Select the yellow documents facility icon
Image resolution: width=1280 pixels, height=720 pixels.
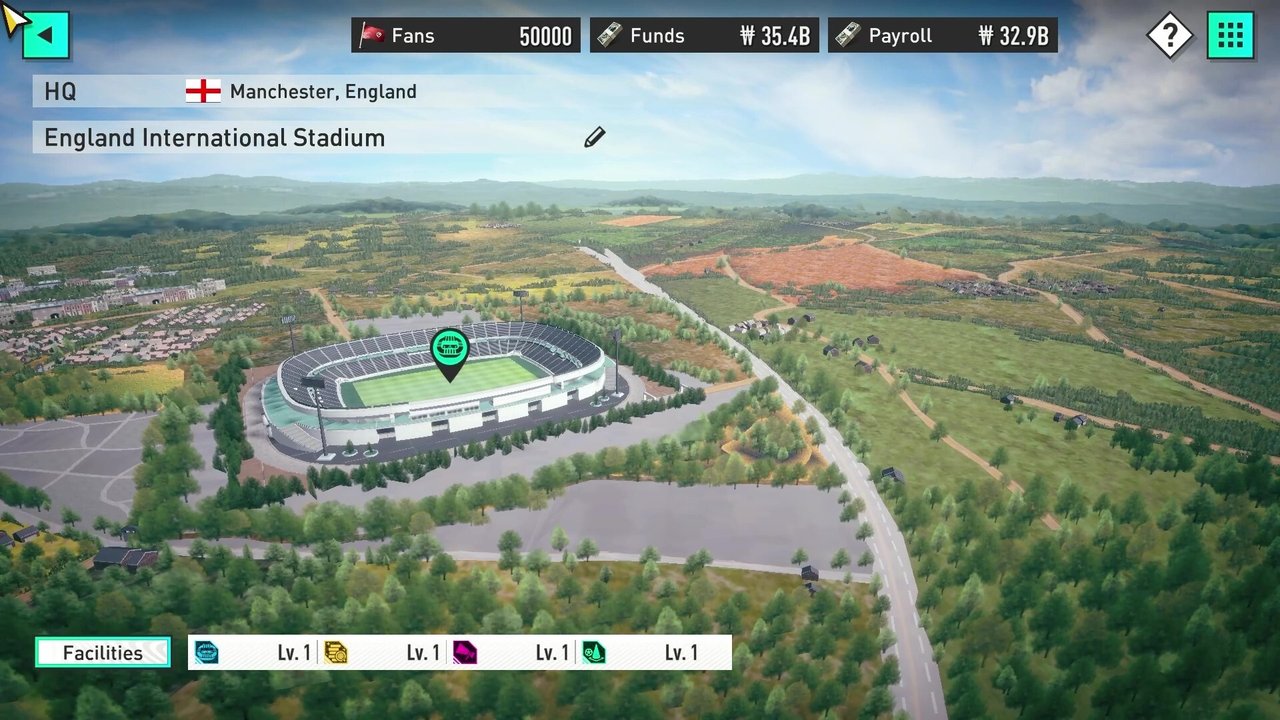[x=335, y=653]
